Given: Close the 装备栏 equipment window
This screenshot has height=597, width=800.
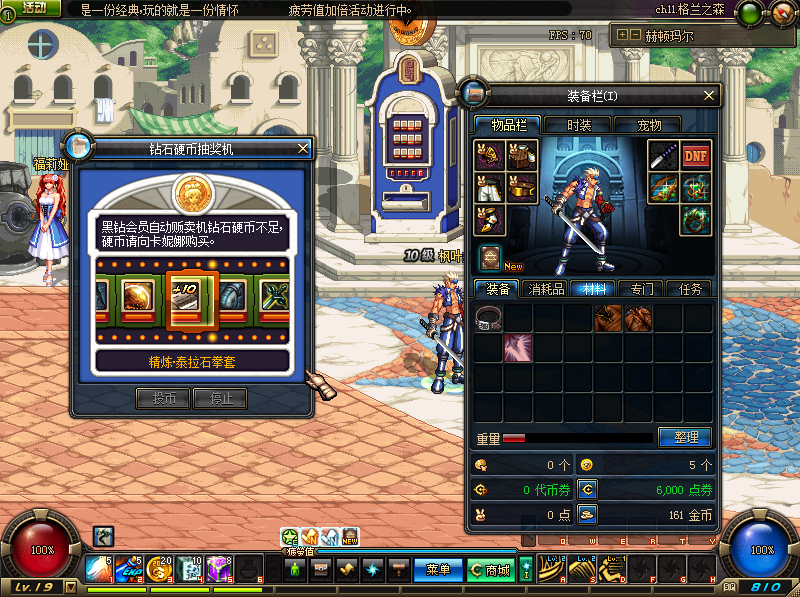Looking at the screenshot, I should coord(709,95).
